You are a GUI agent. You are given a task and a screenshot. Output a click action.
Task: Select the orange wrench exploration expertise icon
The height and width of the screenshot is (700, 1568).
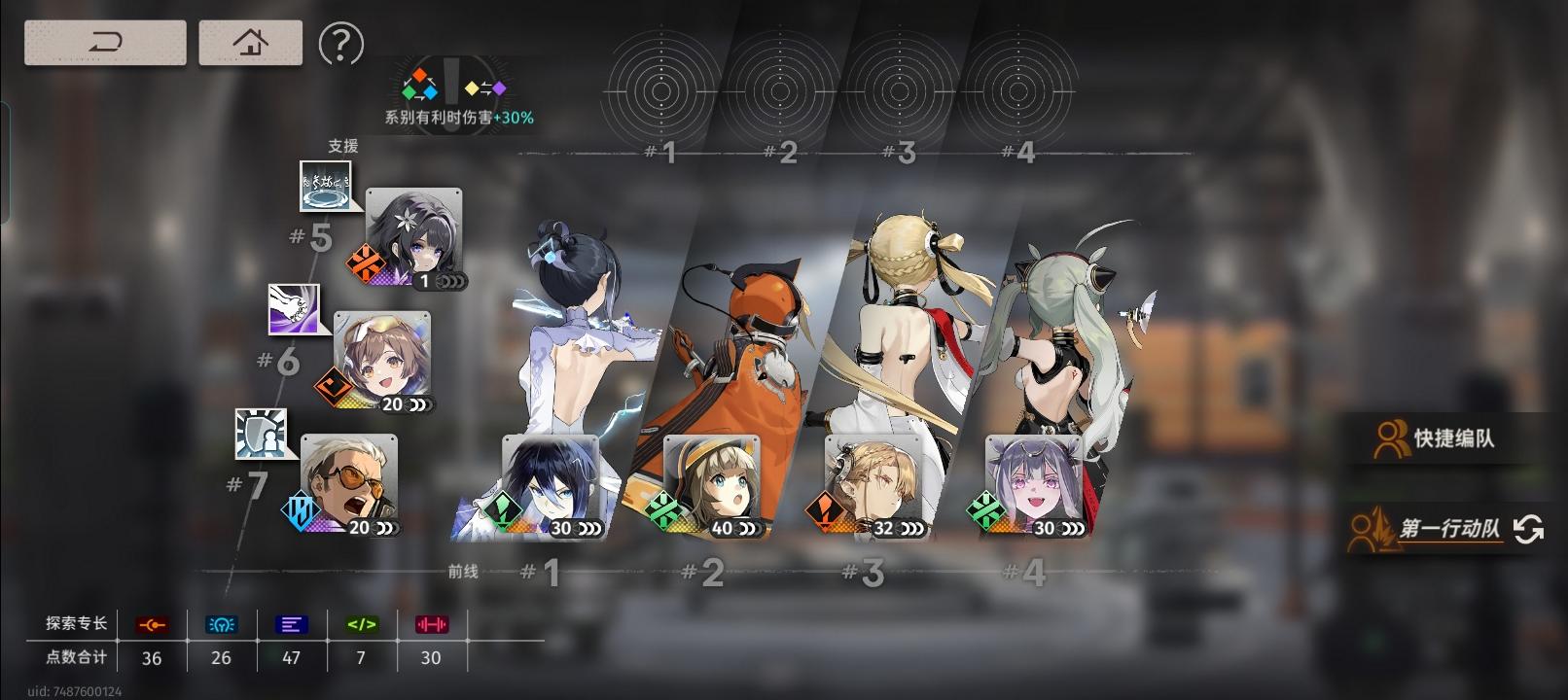tap(152, 625)
